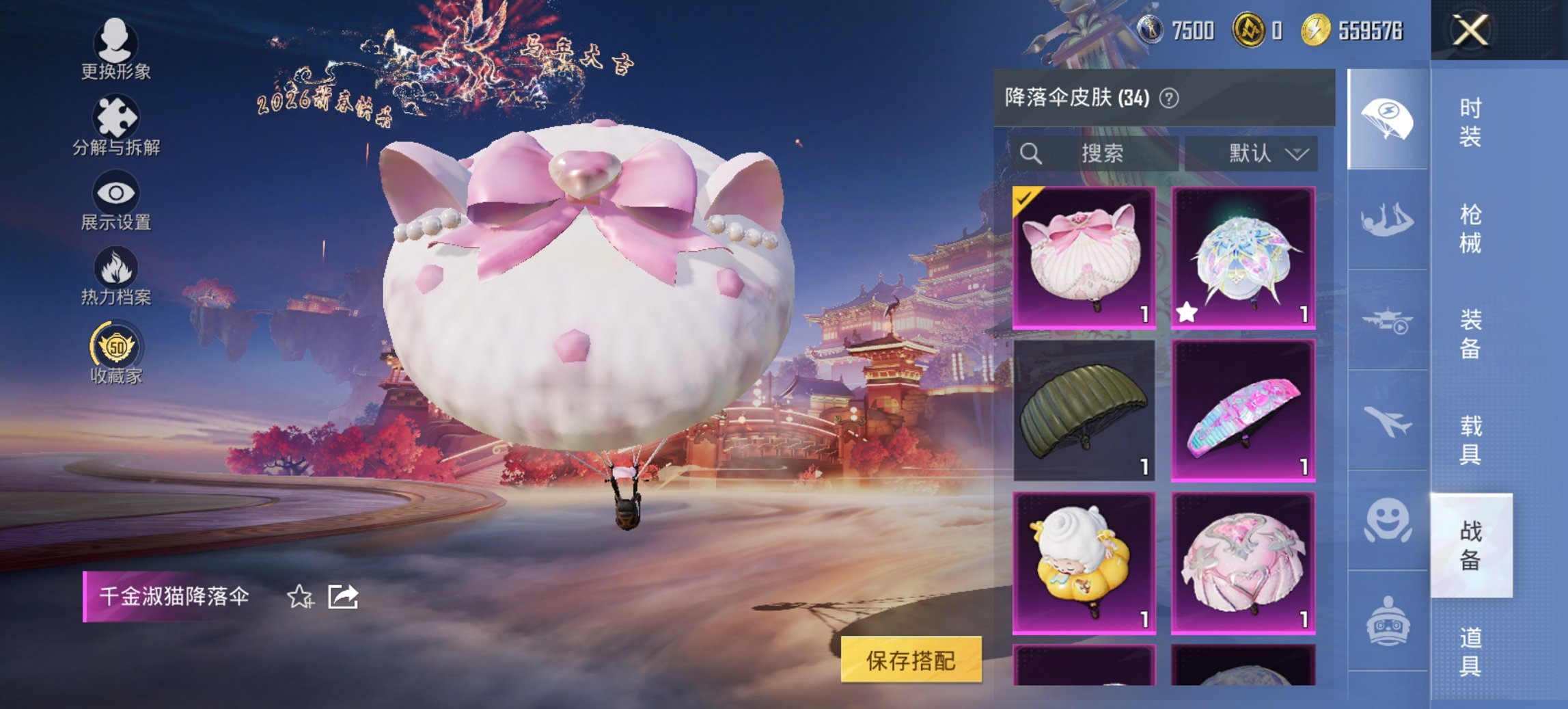Open the 默认 sorting dropdown
Image resolution: width=1568 pixels, height=709 pixels.
(x=1265, y=153)
